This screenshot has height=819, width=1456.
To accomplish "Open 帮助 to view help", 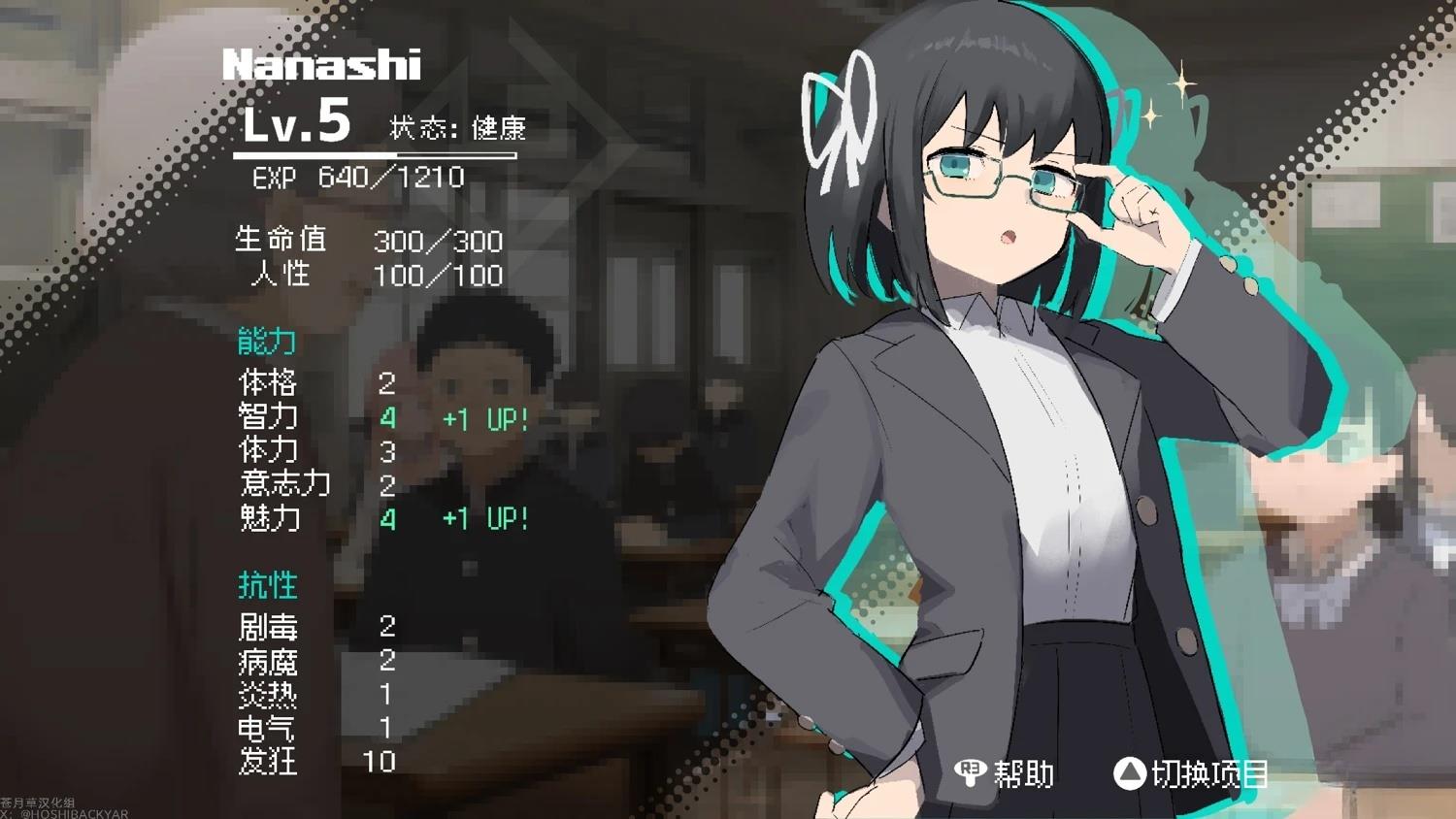I will 1023,775.
